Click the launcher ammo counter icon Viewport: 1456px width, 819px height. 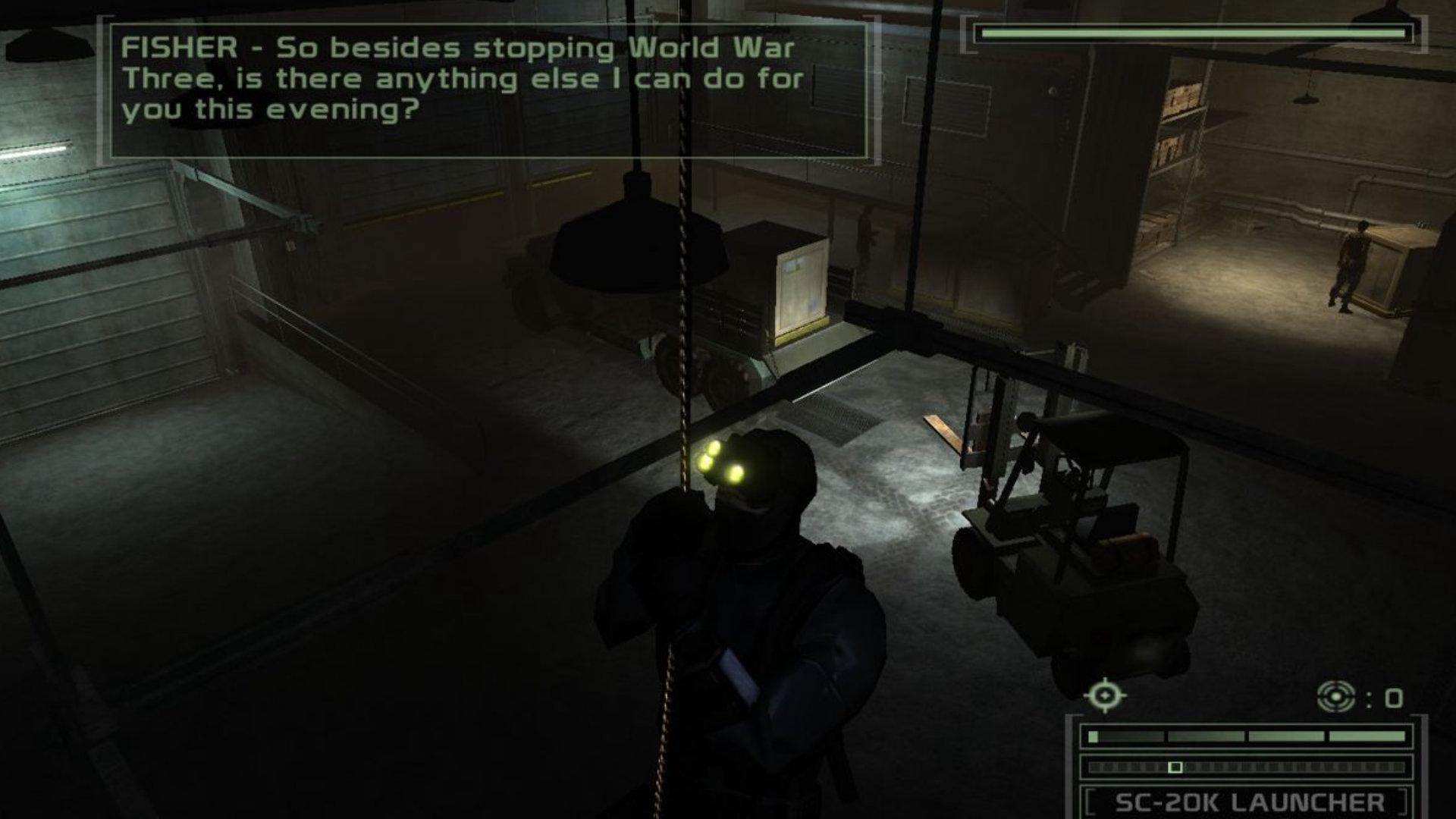pos(1337,697)
